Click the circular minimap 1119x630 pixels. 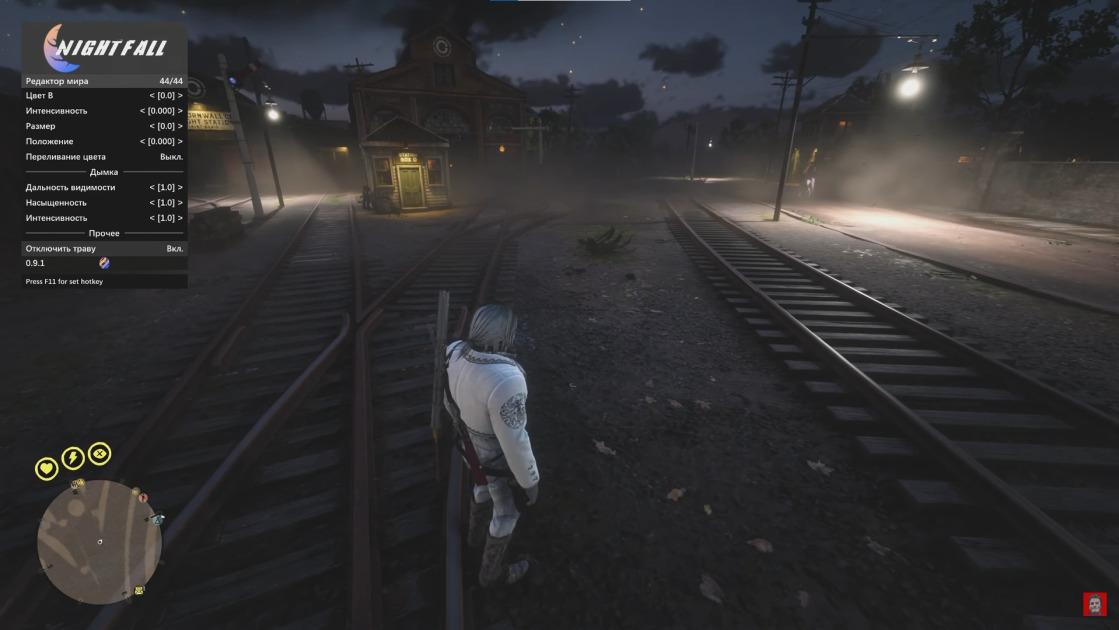pos(99,541)
